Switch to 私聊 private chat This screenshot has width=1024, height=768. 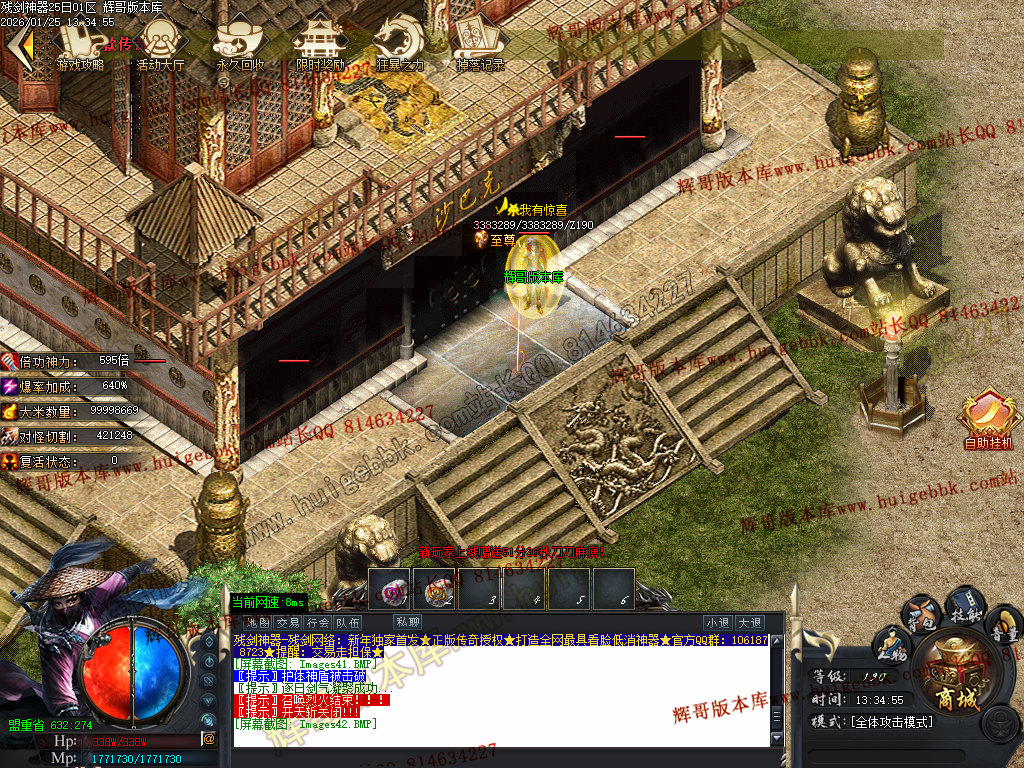408,622
